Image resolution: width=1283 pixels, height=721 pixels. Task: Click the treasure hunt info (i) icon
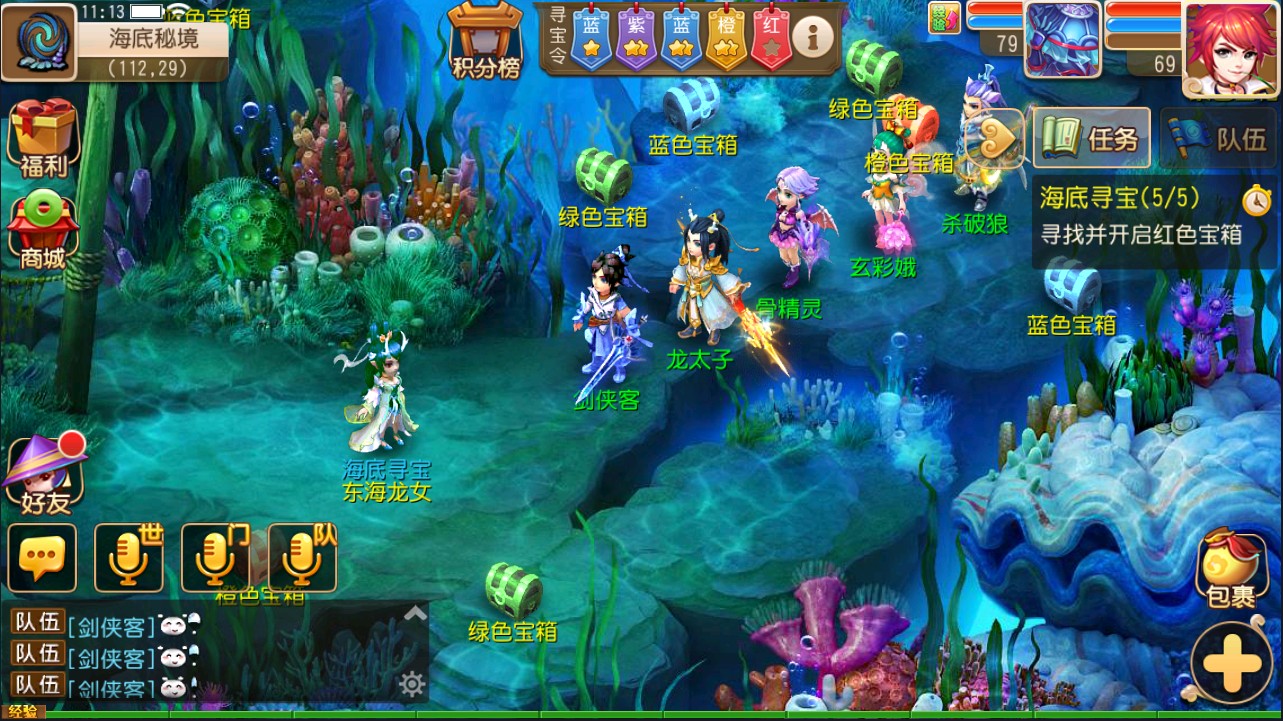[x=812, y=37]
